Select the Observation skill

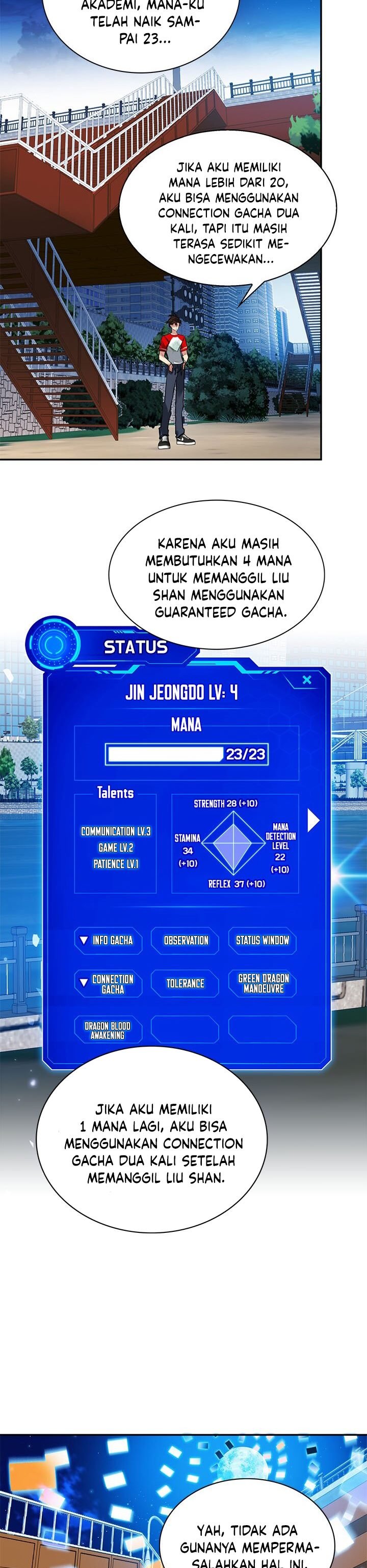point(186,941)
